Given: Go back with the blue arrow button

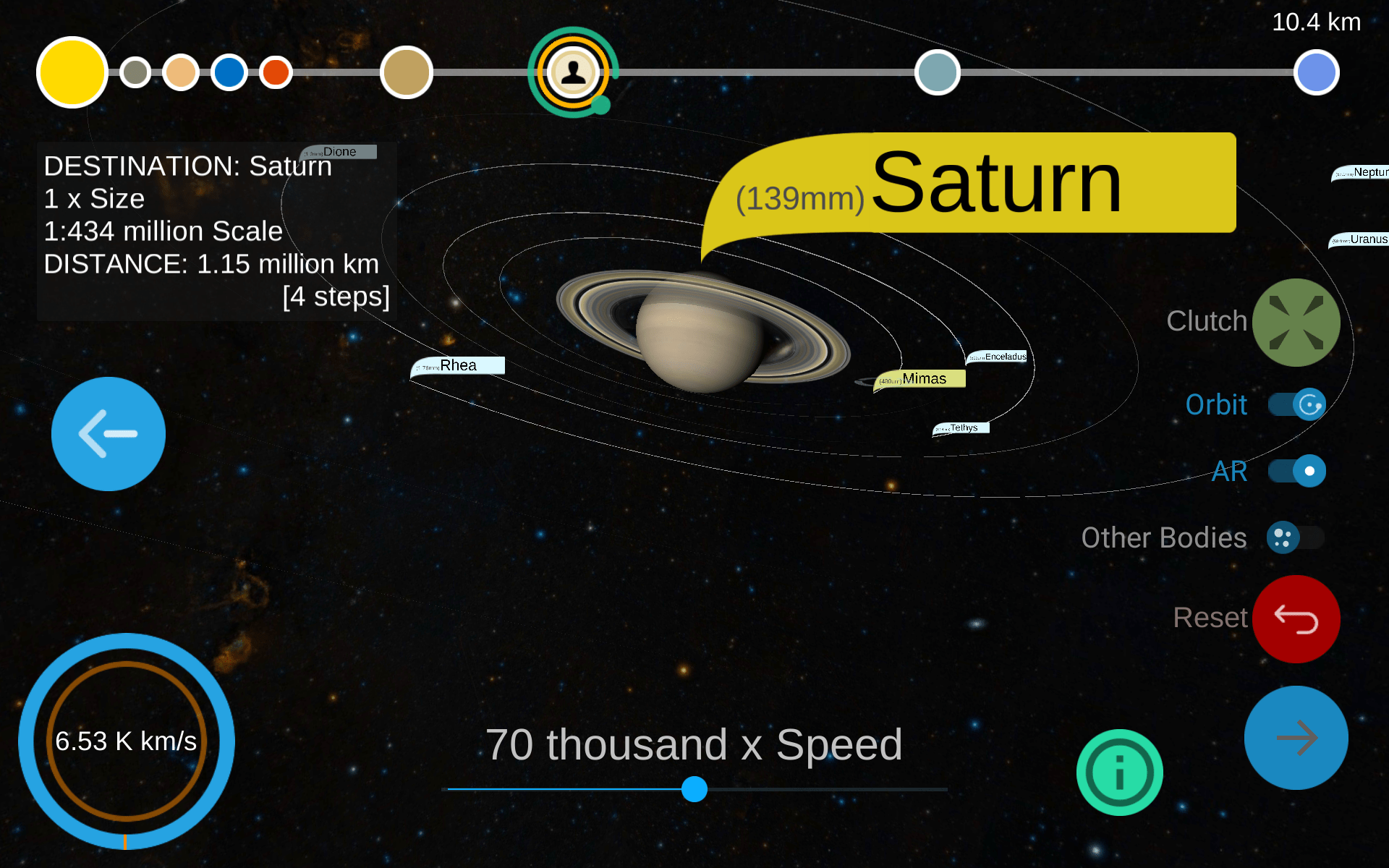Looking at the screenshot, I should [x=108, y=433].
